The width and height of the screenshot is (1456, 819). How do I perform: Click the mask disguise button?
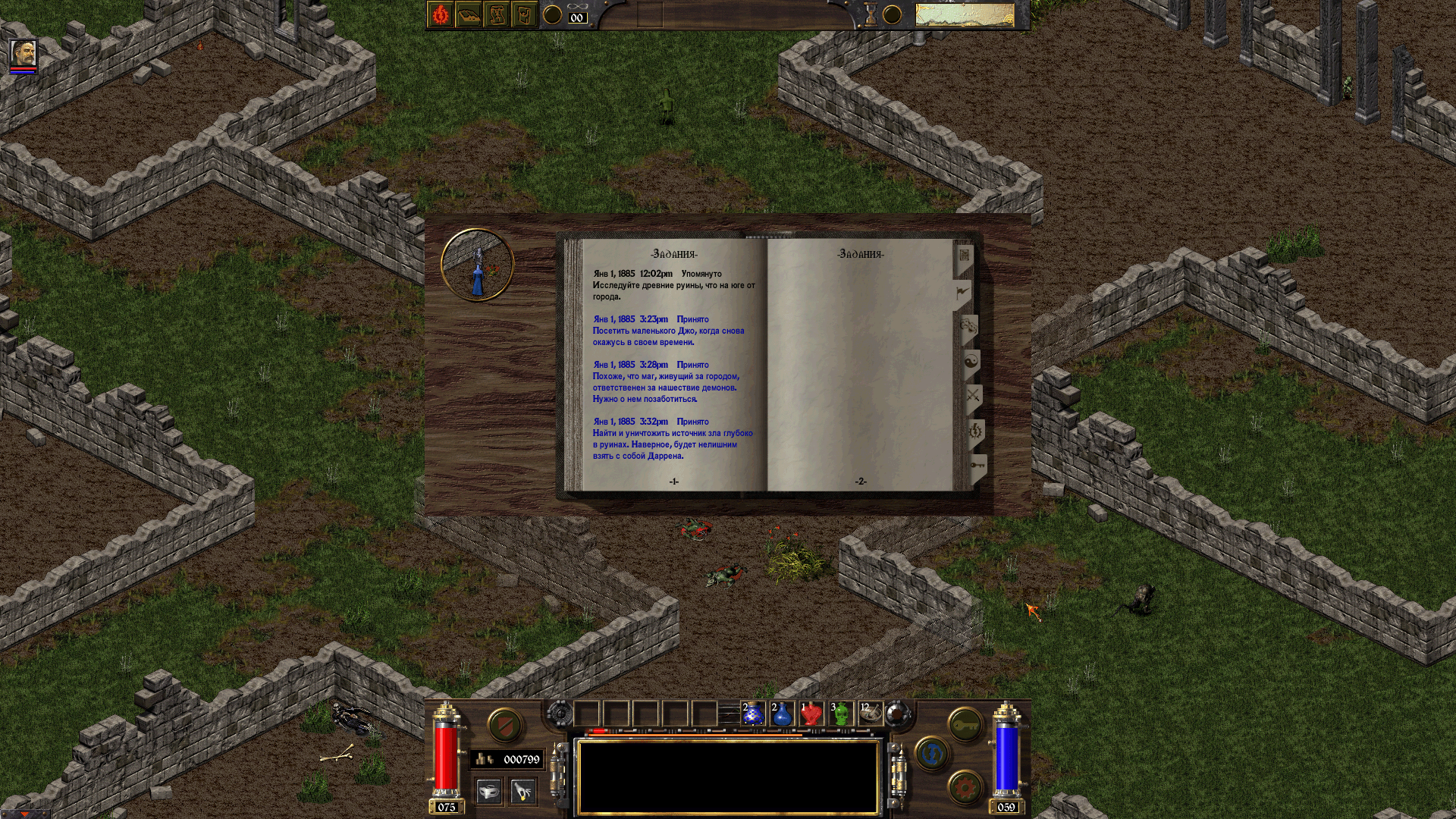pos(489,792)
